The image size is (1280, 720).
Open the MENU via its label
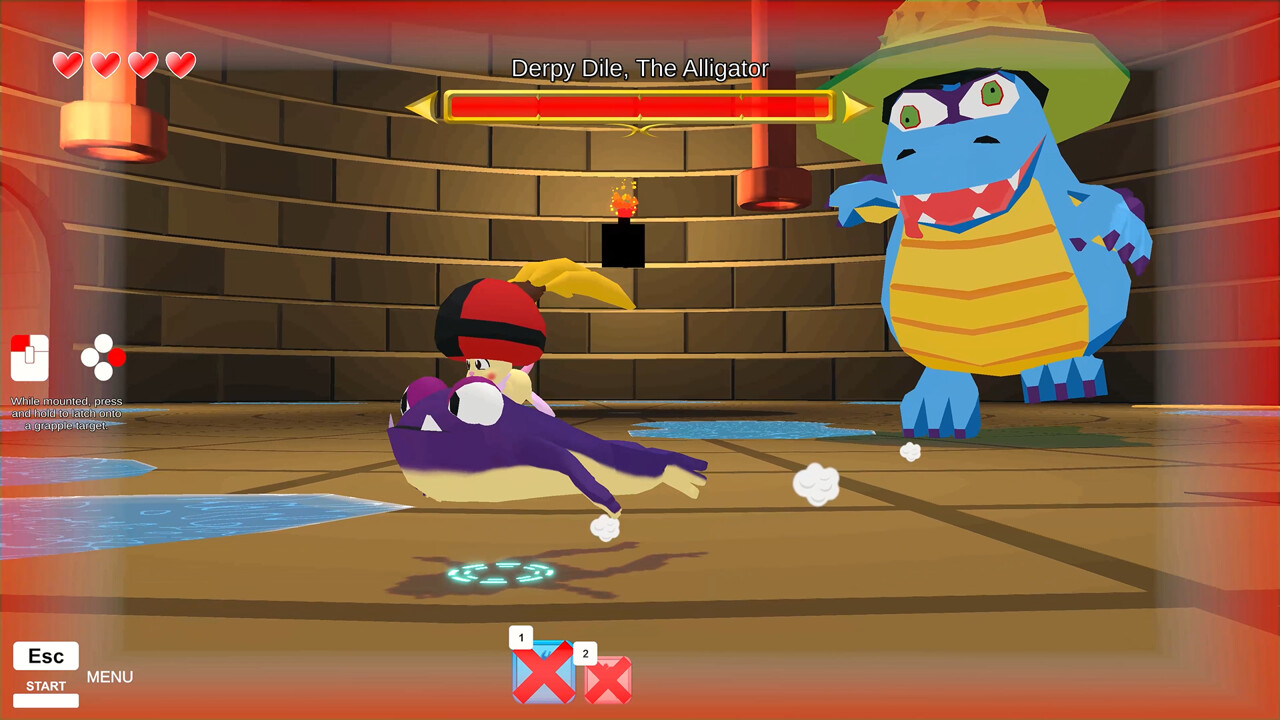pyautogui.click(x=110, y=677)
